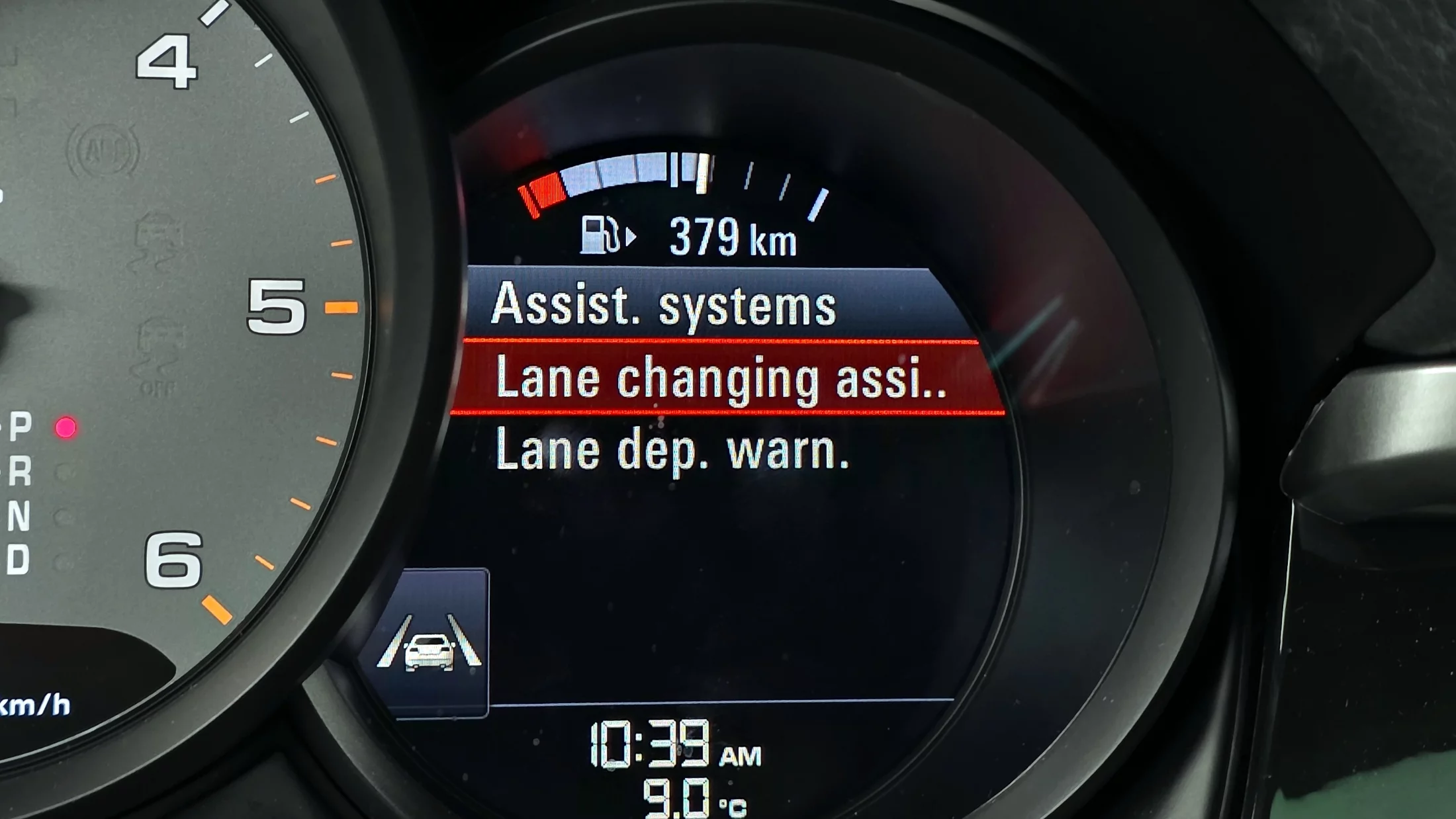
Task: Choose the Lane dep. warn. option
Action: coord(672,451)
